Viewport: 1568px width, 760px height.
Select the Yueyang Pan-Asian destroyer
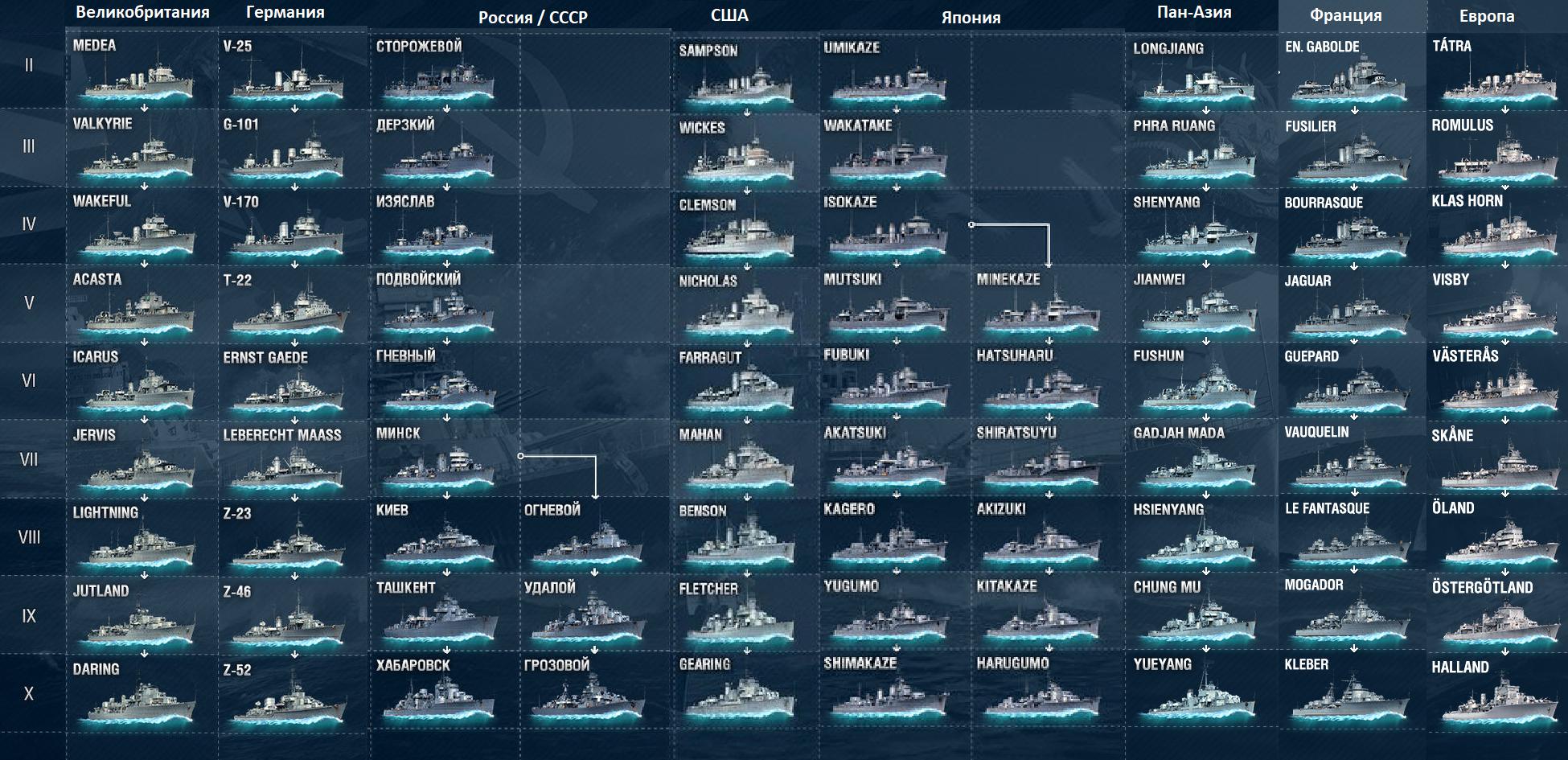[x=1200, y=695]
